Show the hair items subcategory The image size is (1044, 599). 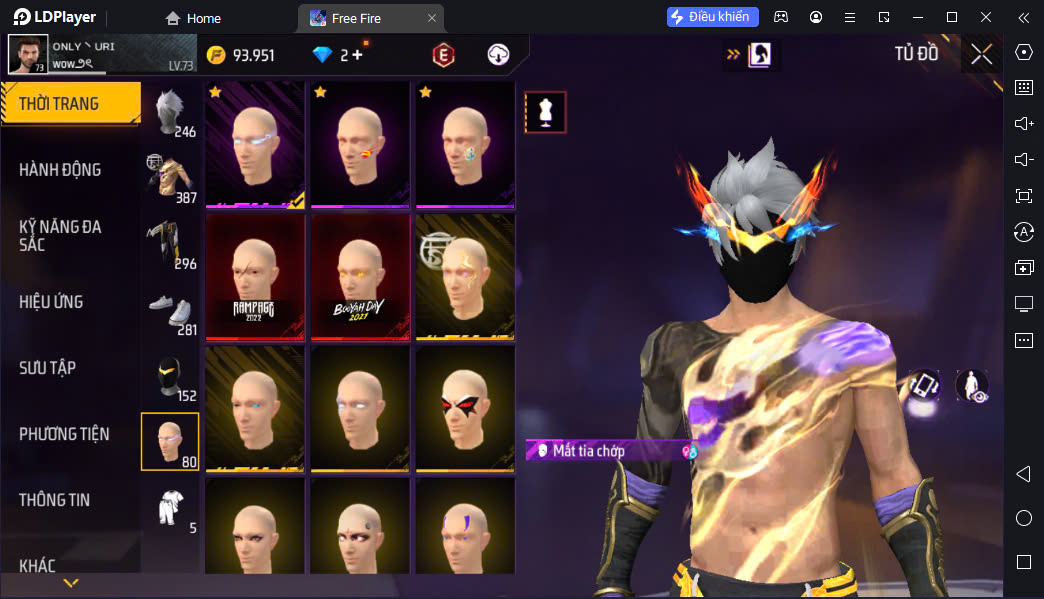coord(170,112)
